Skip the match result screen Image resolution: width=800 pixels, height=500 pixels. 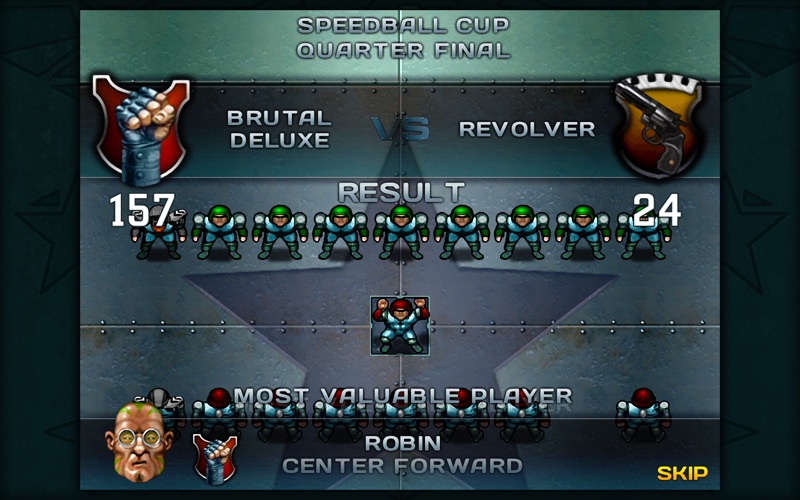point(682,473)
